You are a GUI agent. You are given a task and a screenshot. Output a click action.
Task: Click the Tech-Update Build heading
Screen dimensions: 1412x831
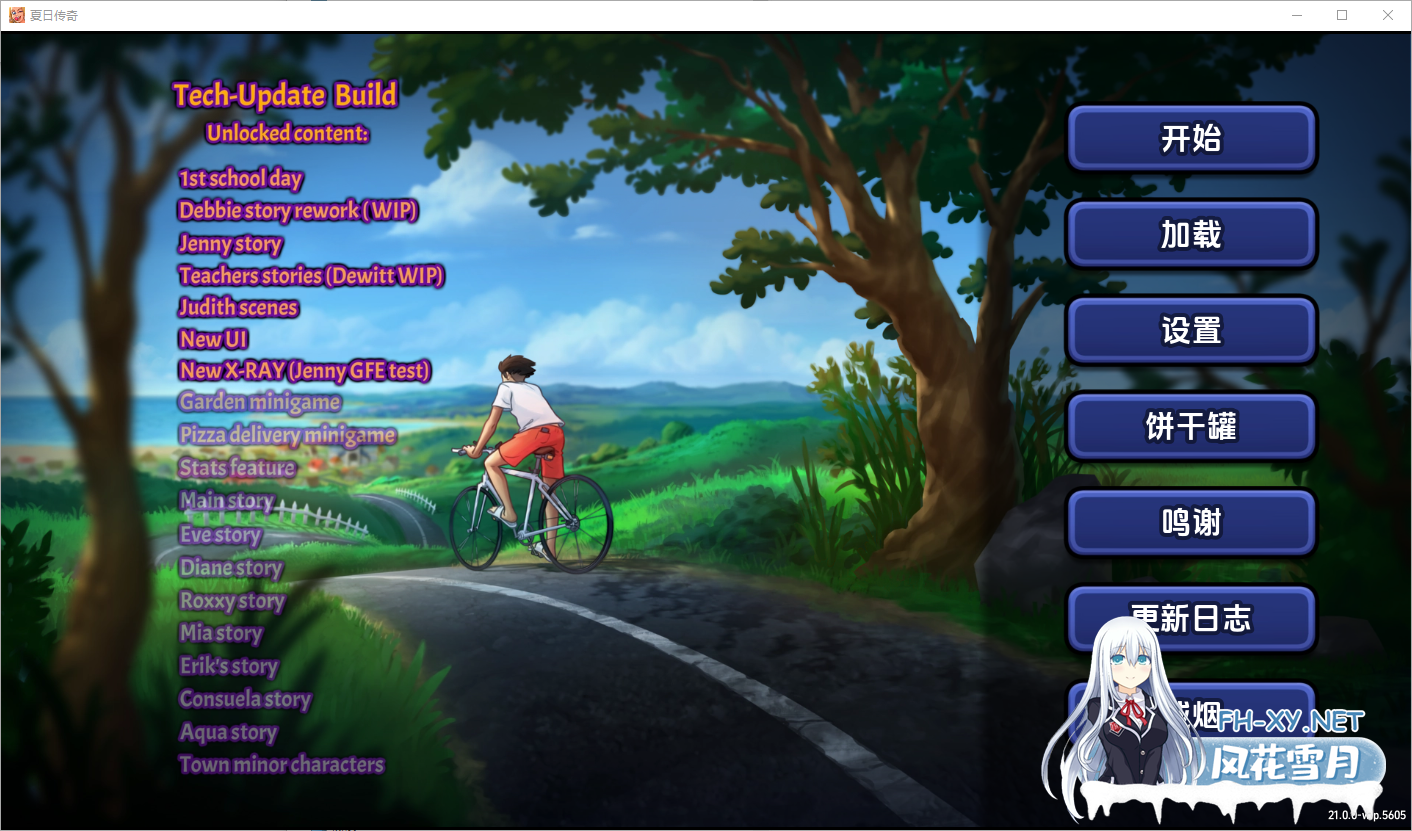pyautogui.click(x=285, y=95)
